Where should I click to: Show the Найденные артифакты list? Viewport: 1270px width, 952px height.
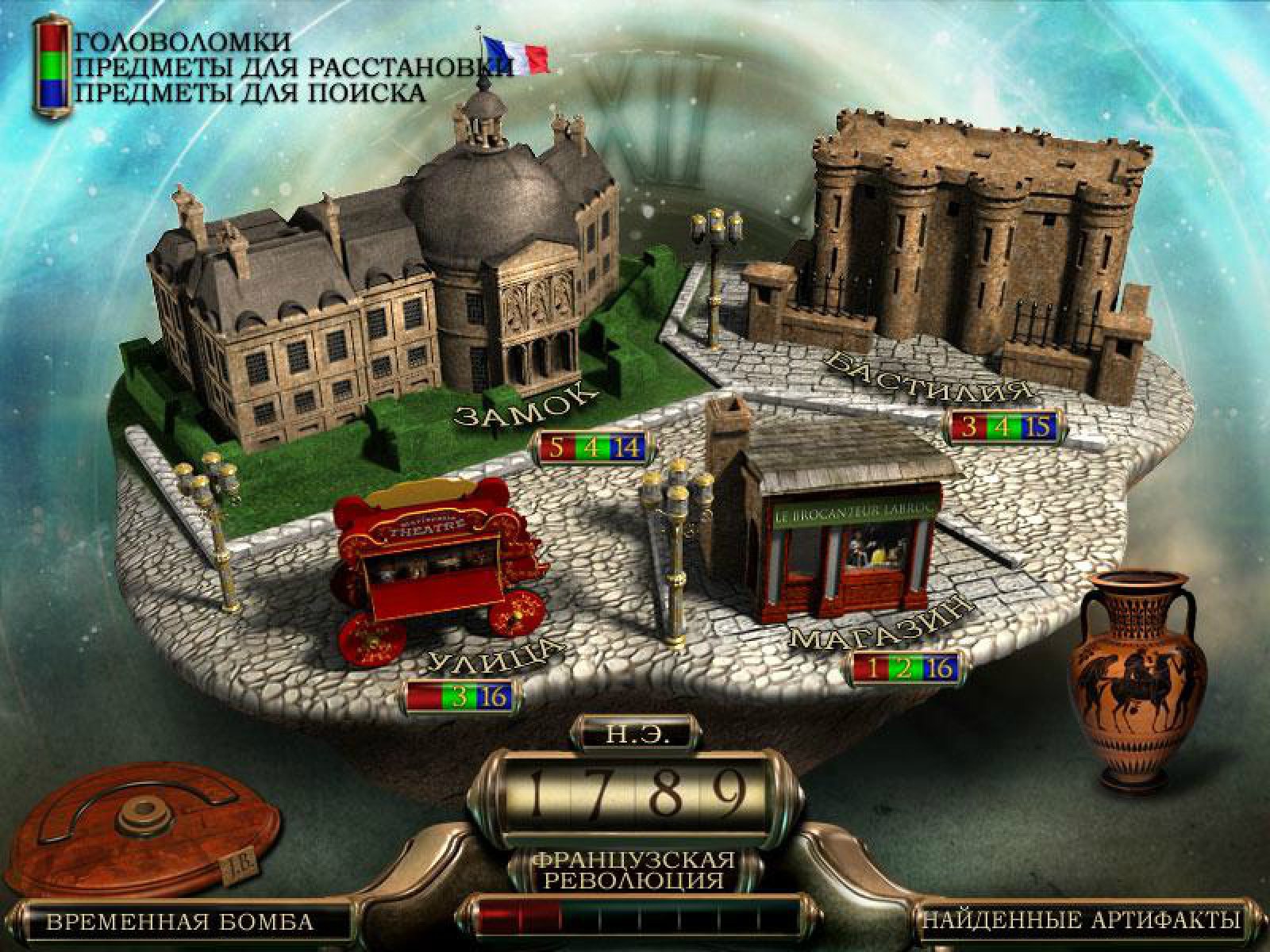point(1080,921)
